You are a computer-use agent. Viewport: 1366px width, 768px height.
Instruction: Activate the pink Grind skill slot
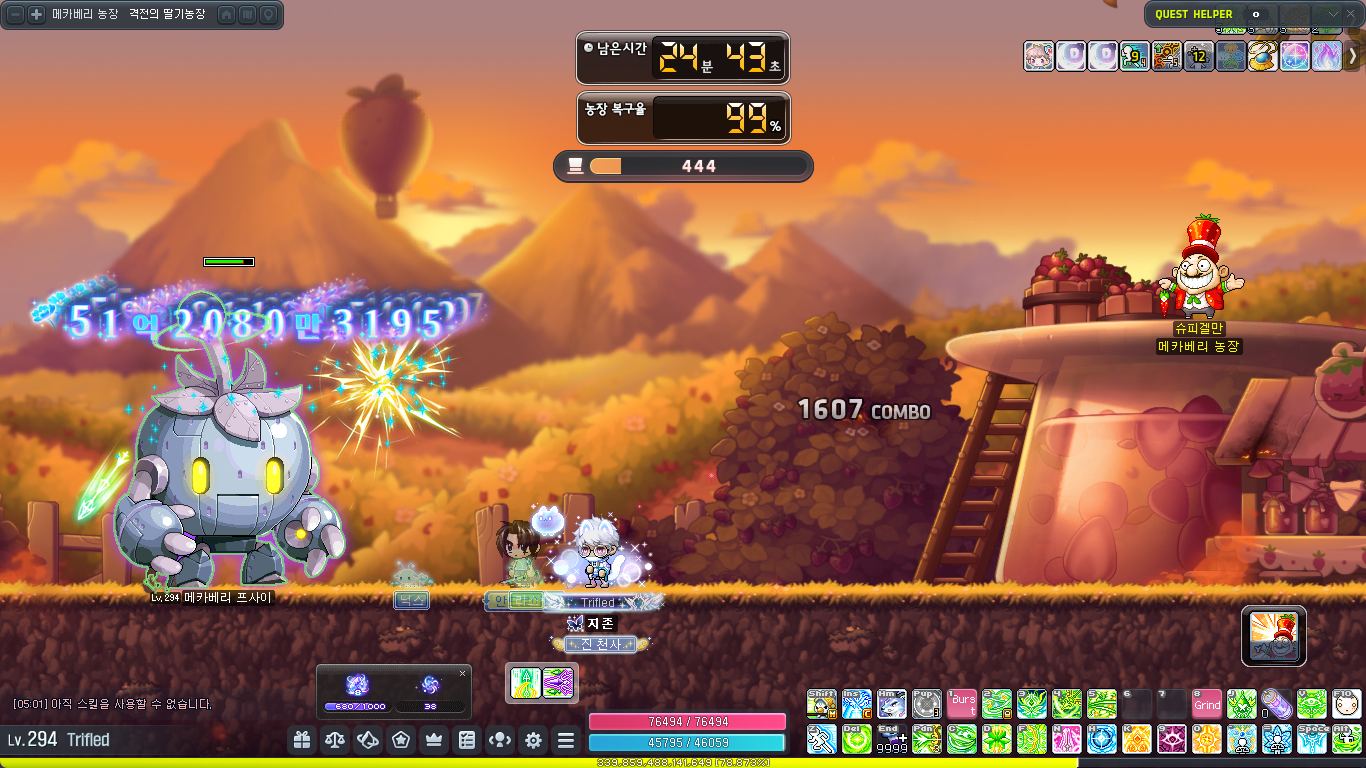[1207, 704]
